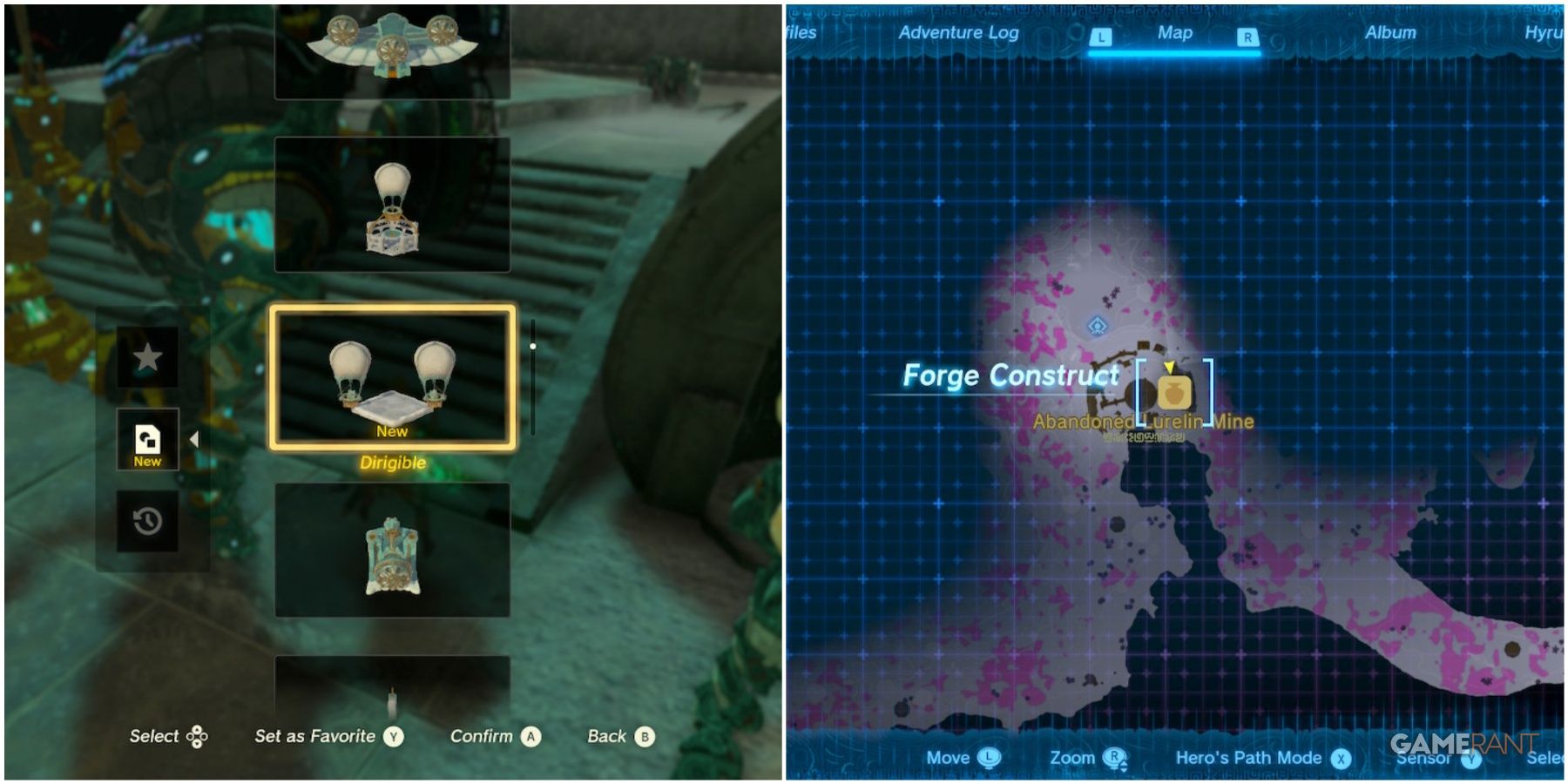Screen dimensions: 1568x784
Task: Click the Sensor Y icon on the map screen
Action: tap(1471, 757)
